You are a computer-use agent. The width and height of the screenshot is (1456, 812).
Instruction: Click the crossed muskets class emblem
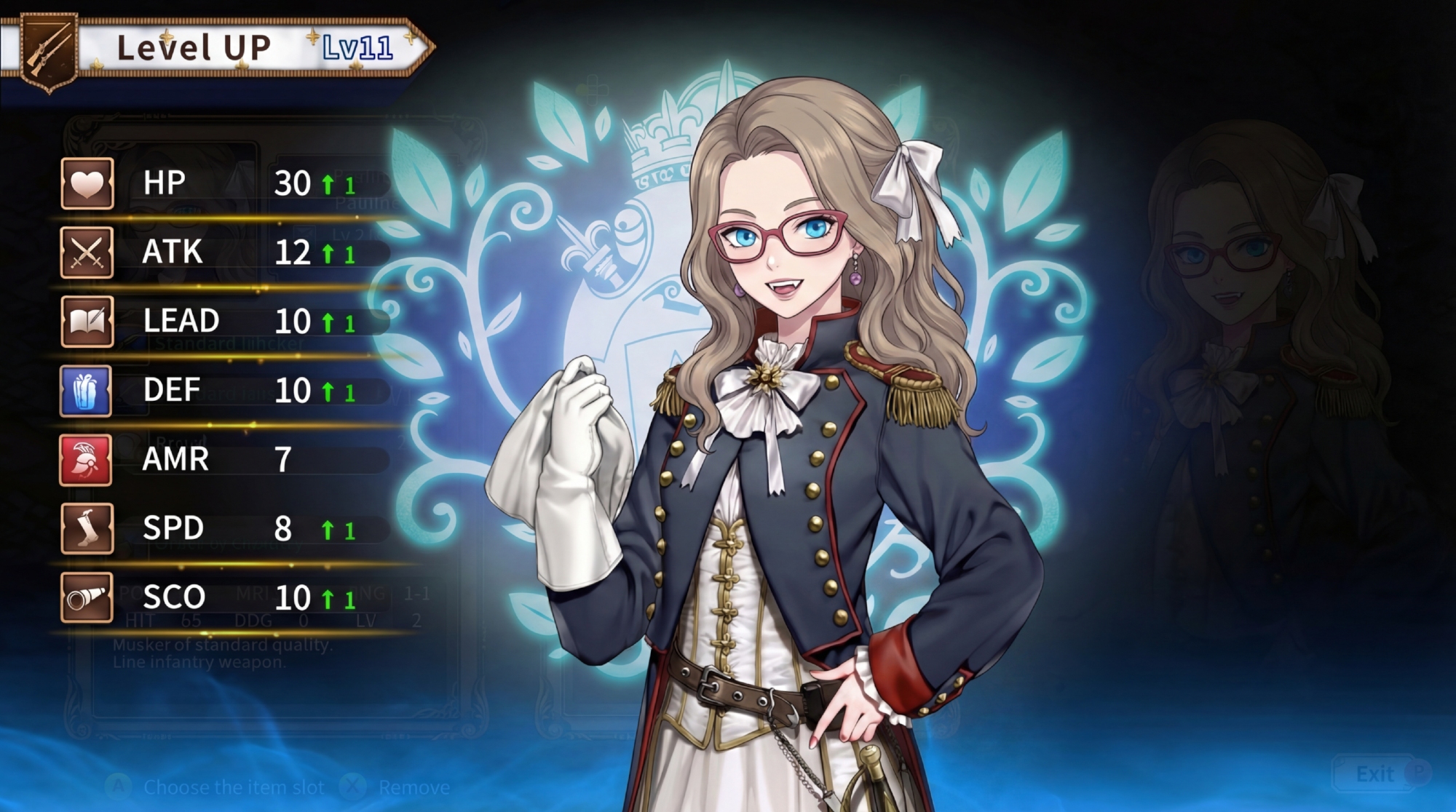click(x=49, y=49)
